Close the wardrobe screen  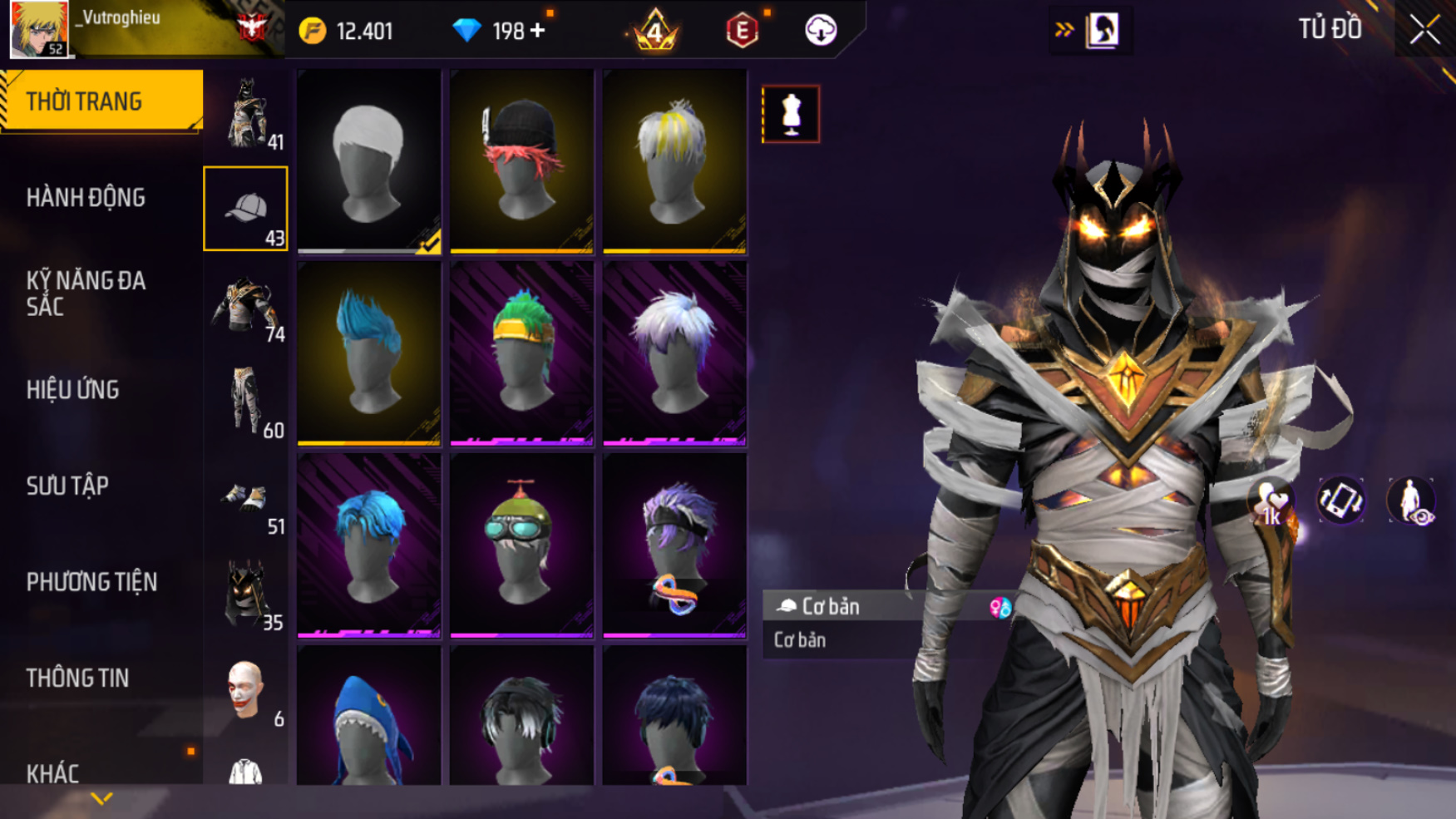tap(1424, 31)
